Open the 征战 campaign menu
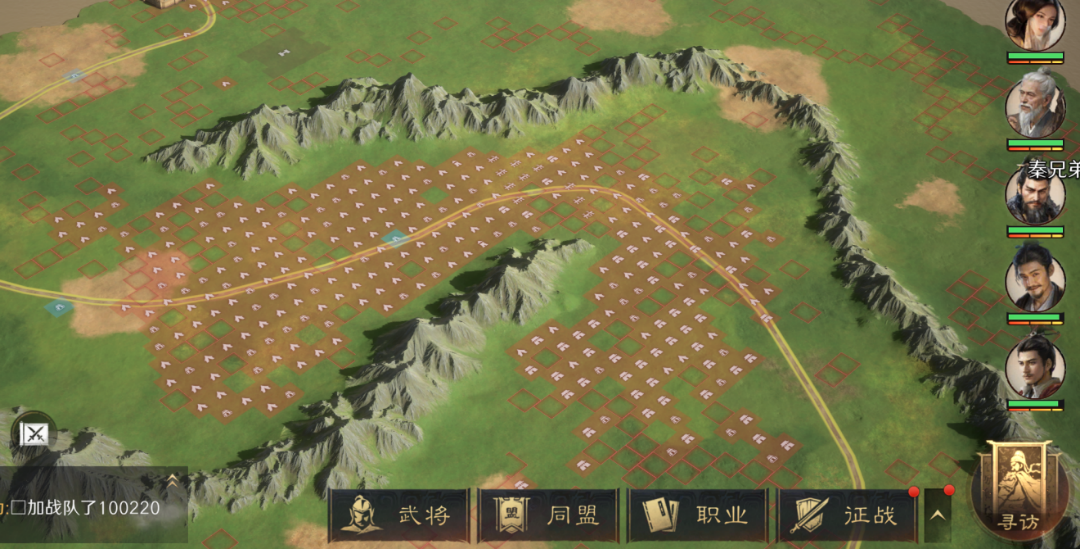 (x=848, y=516)
